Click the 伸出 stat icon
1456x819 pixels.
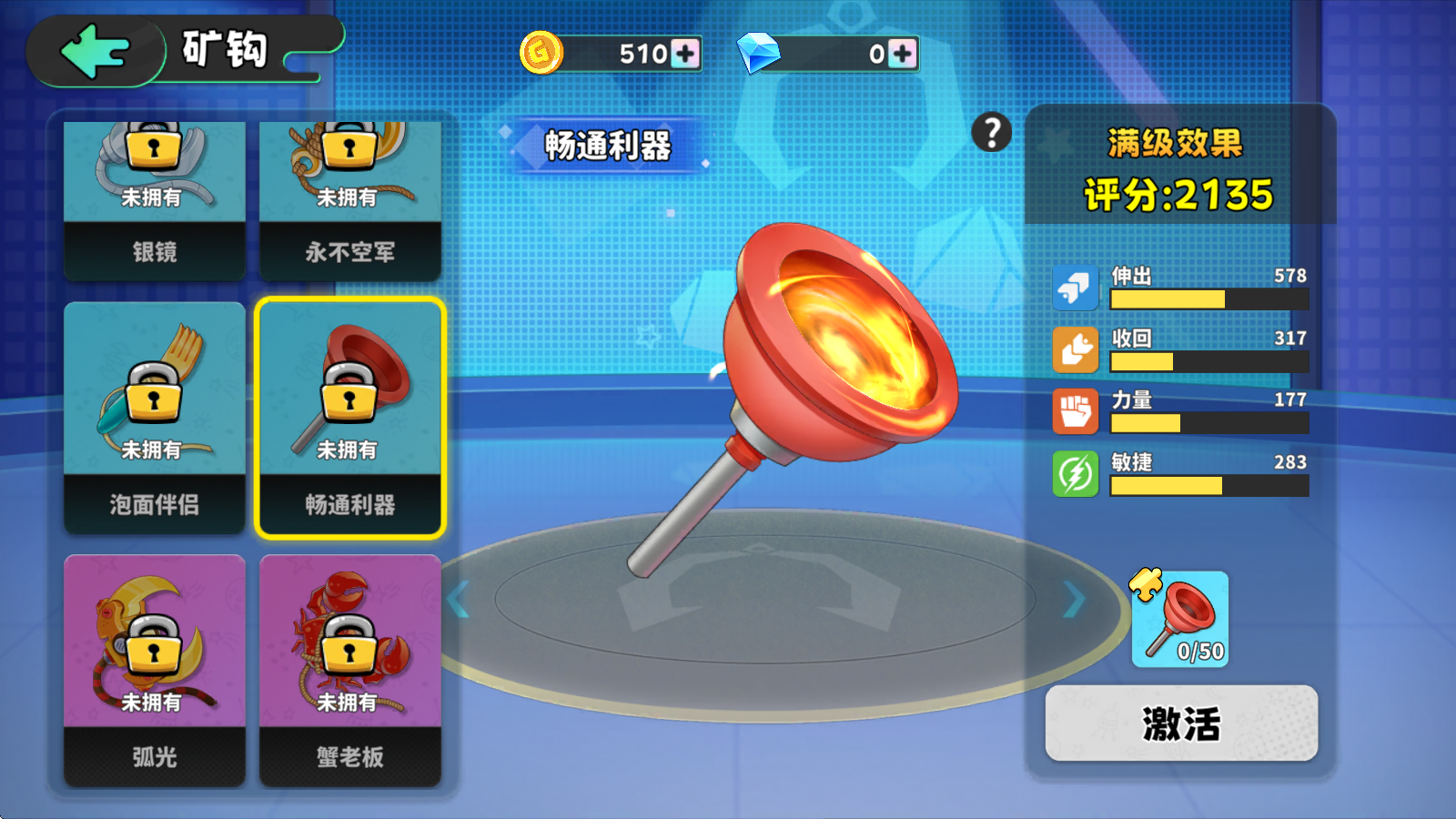click(x=1075, y=287)
